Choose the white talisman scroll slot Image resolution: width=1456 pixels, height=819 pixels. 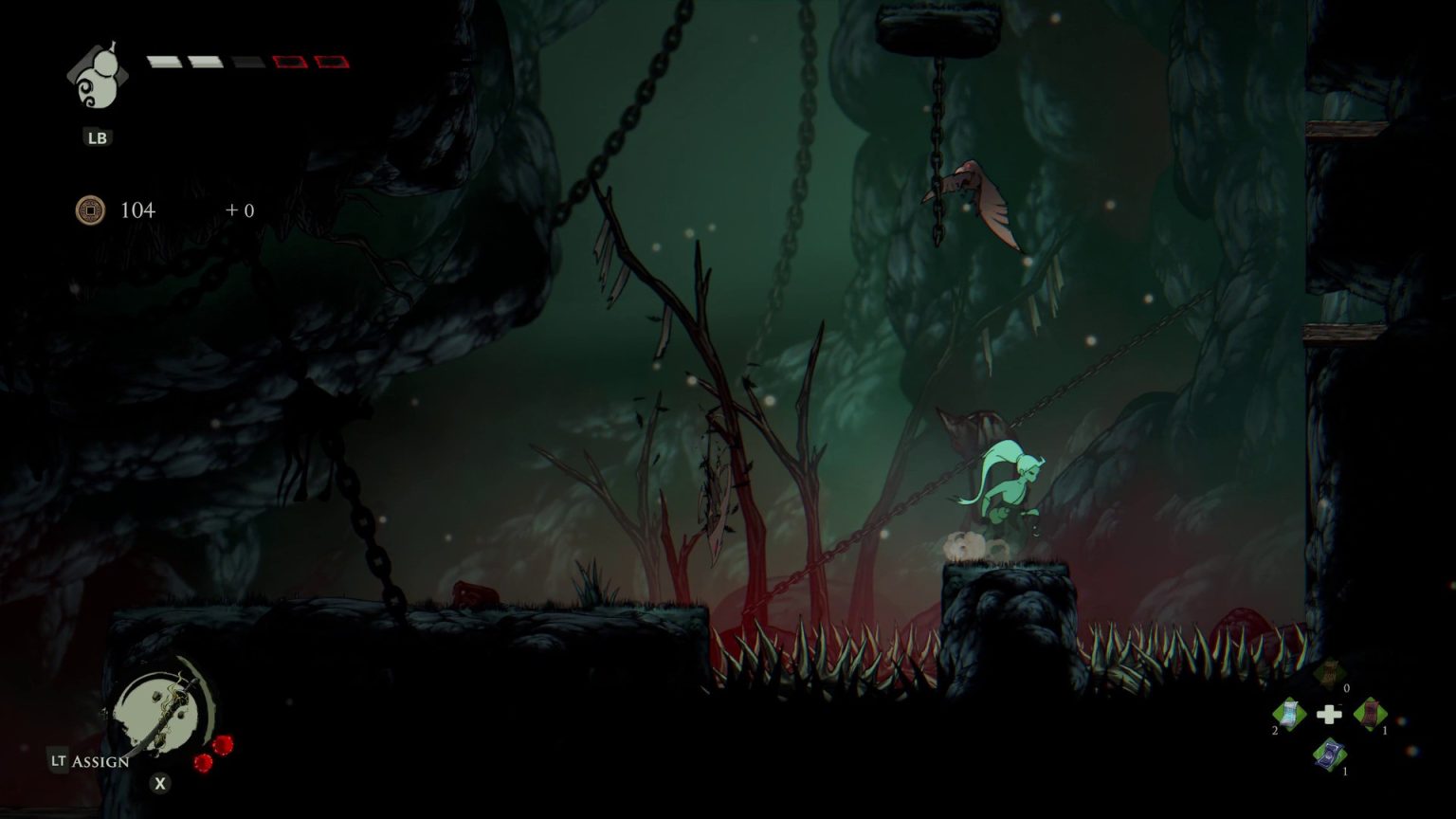pyautogui.click(x=1289, y=713)
